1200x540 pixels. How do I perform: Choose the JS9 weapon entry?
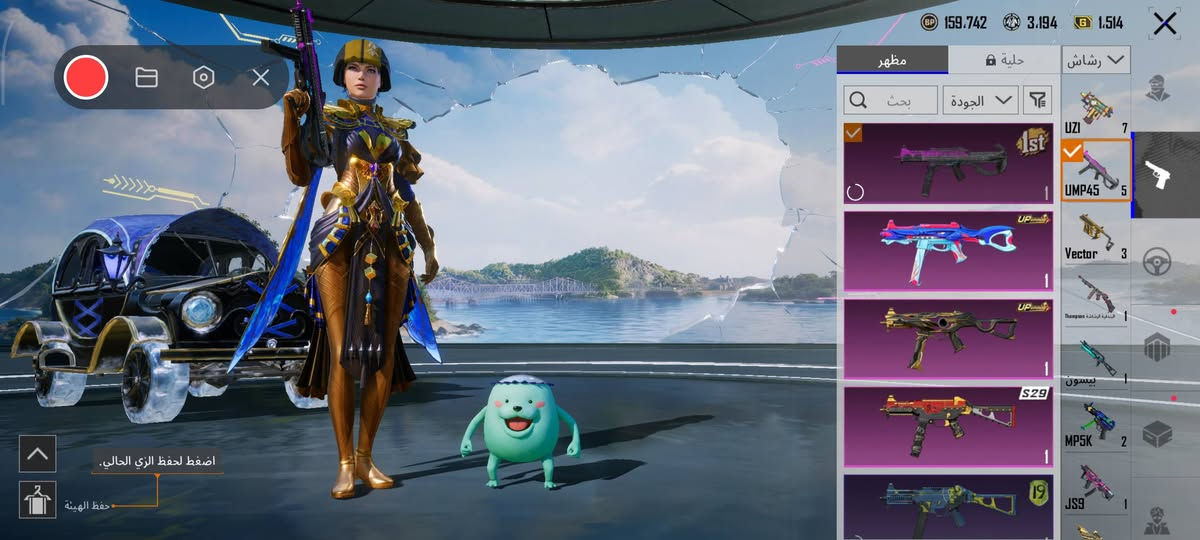pyautogui.click(x=1096, y=487)
